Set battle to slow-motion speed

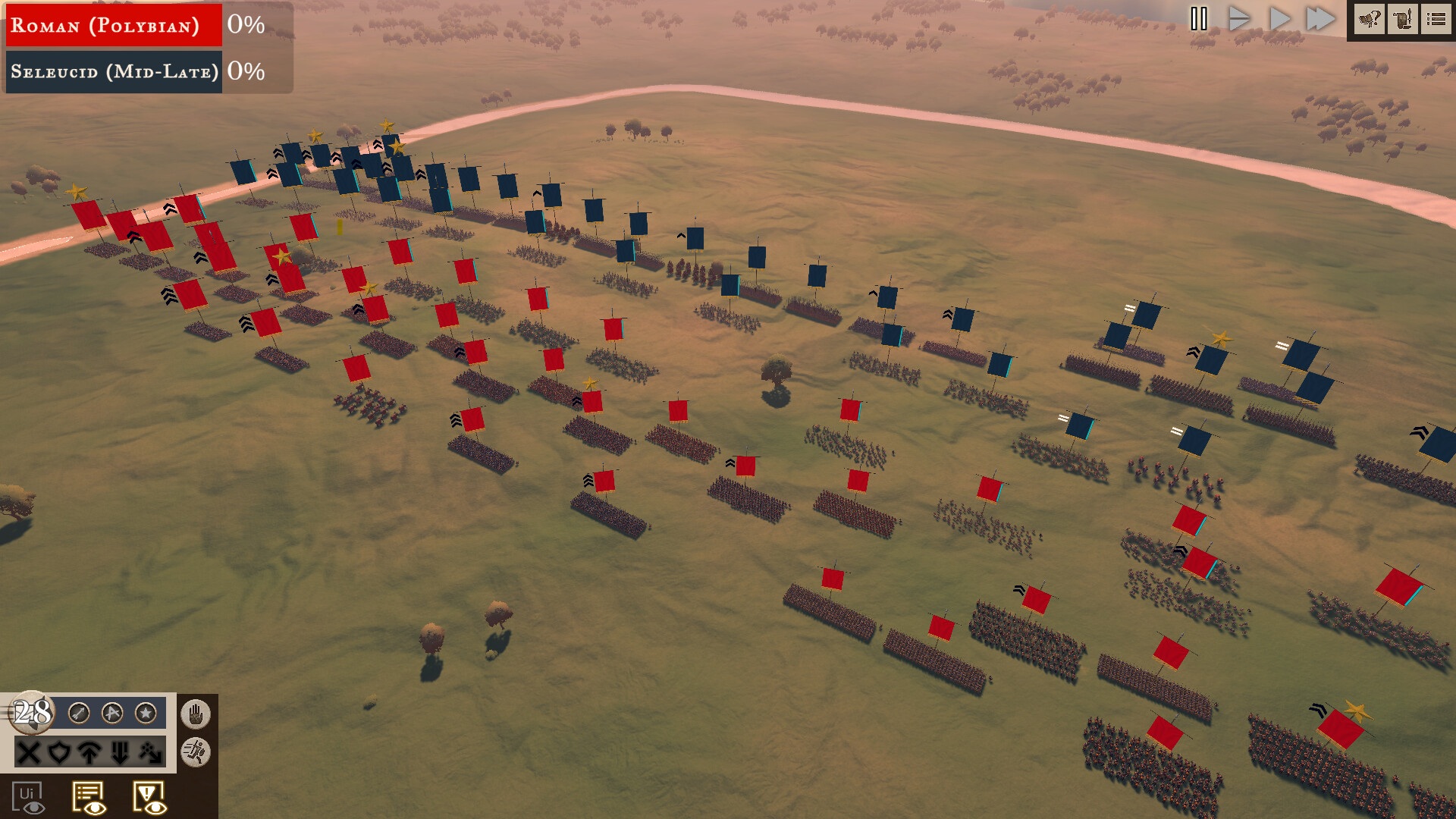1238,19
